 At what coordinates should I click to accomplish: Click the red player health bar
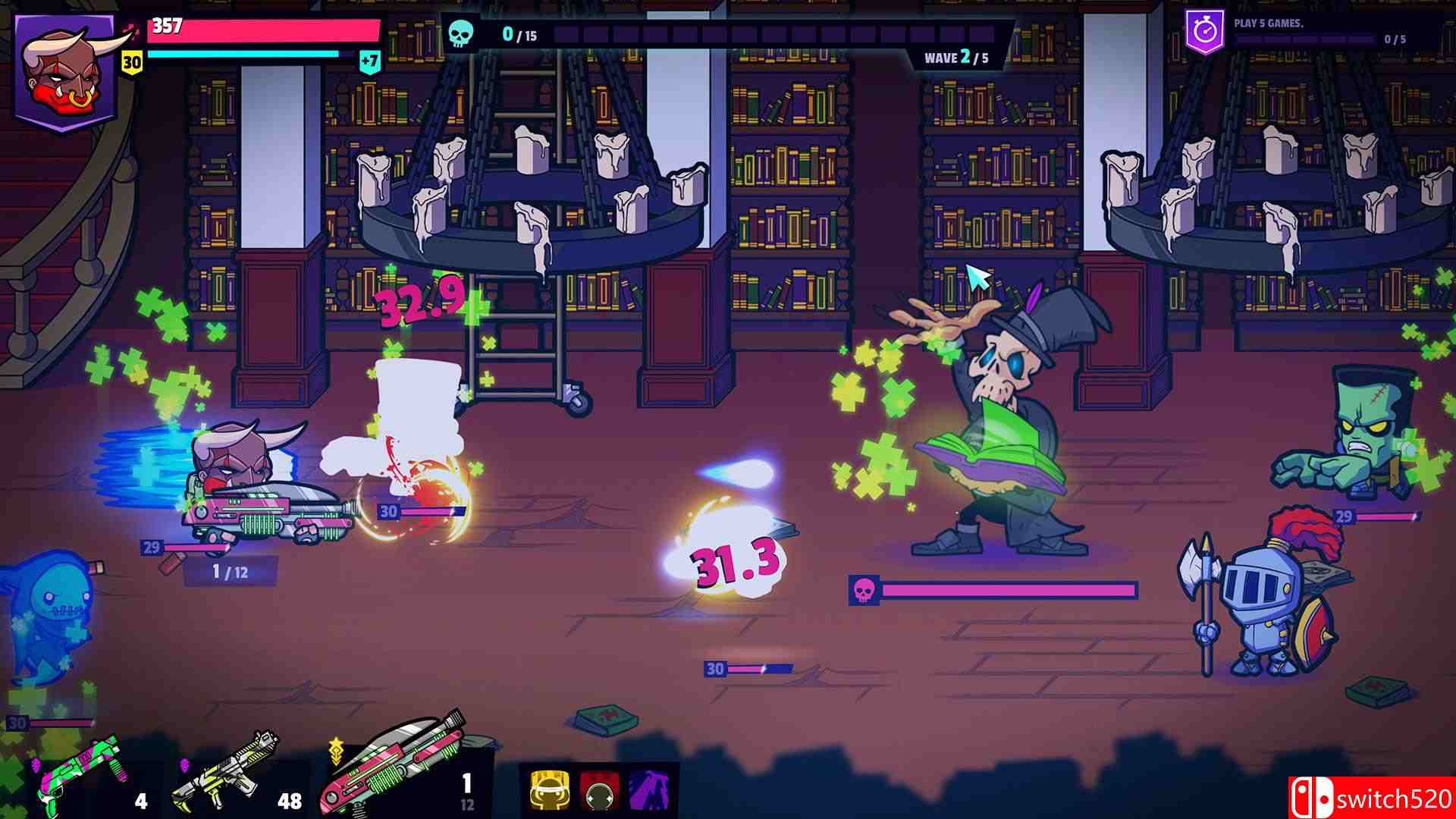click(265, 30)
